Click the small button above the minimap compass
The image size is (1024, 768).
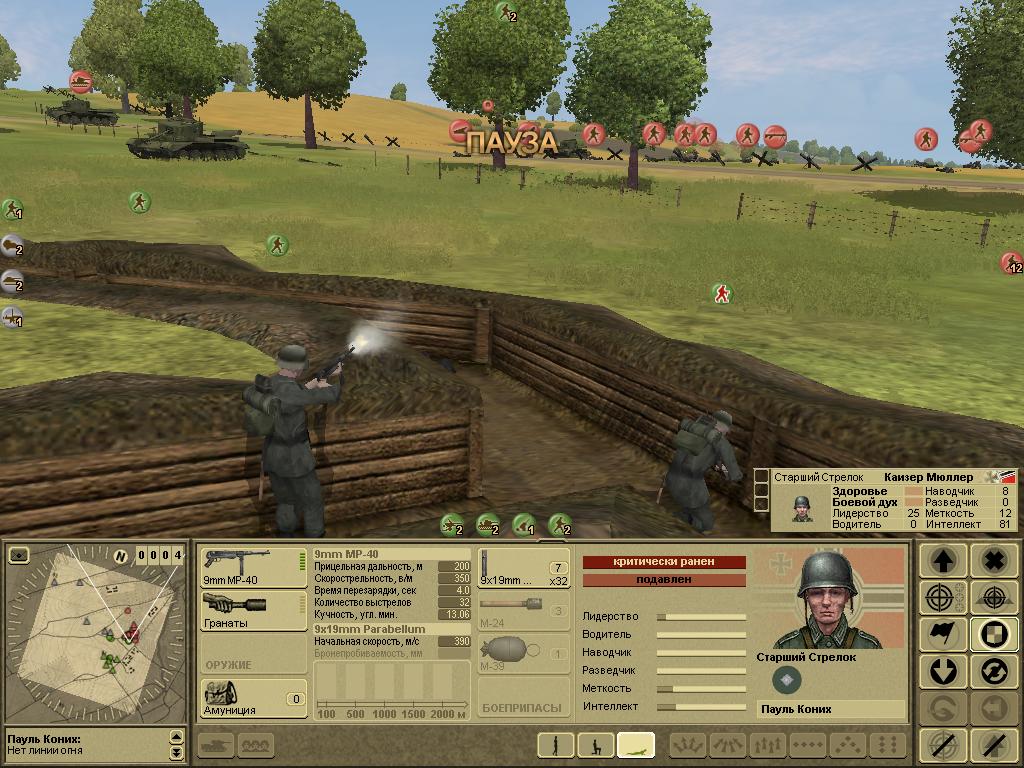[x=18, y=555]
